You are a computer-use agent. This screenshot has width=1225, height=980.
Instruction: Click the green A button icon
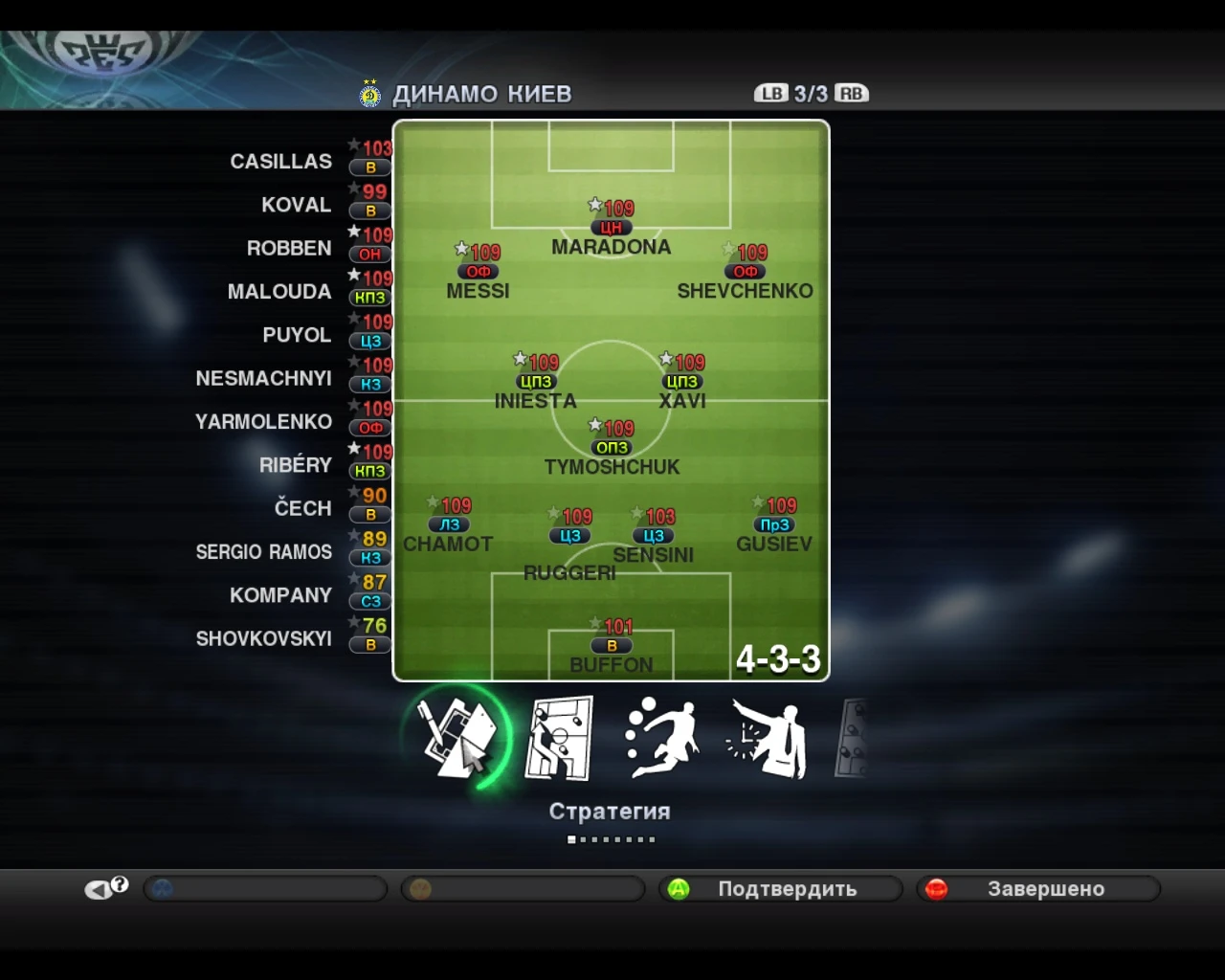pos(676,889)
